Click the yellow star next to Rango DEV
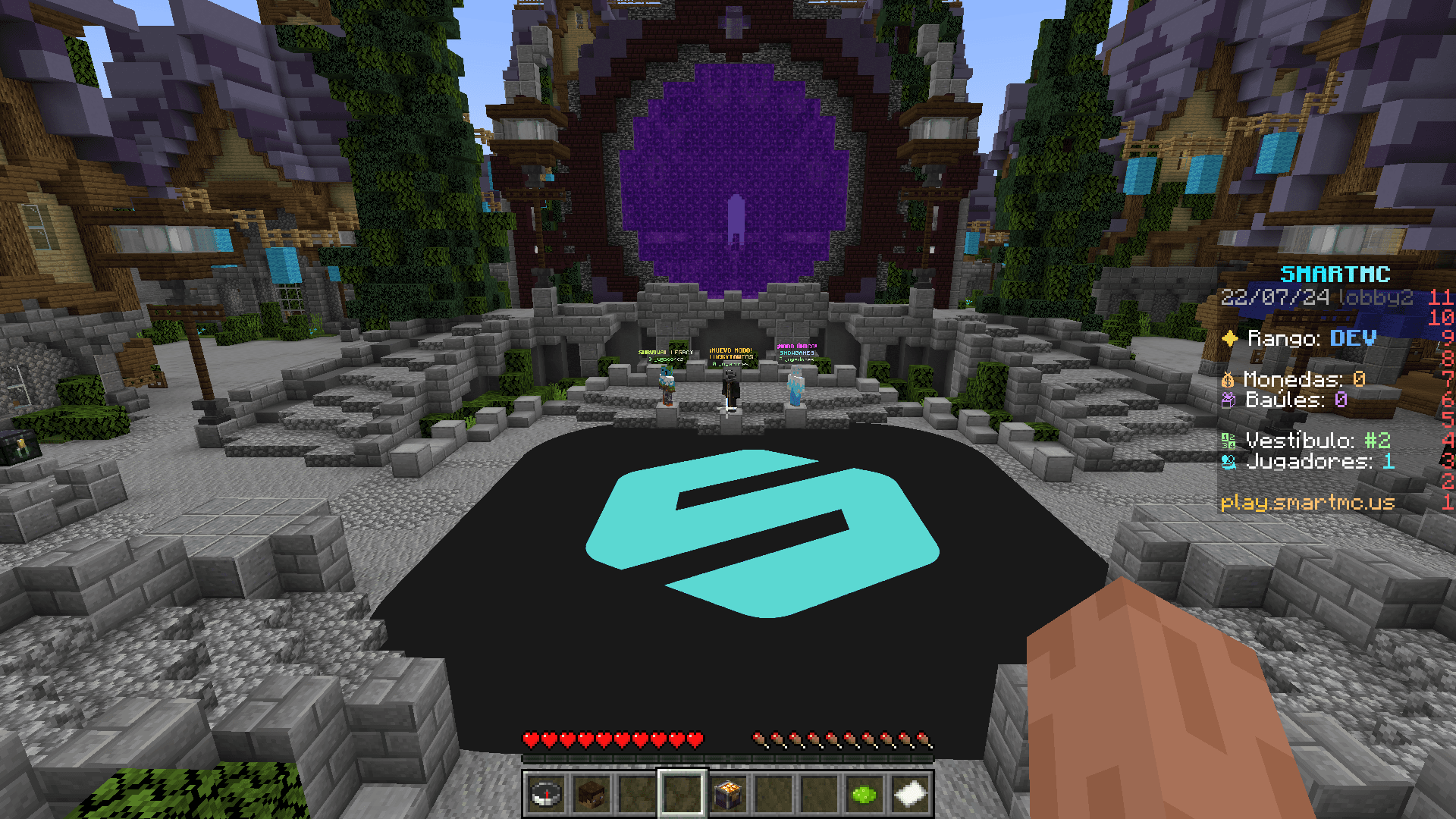The image size is (1456, 819). [1230, 339]
